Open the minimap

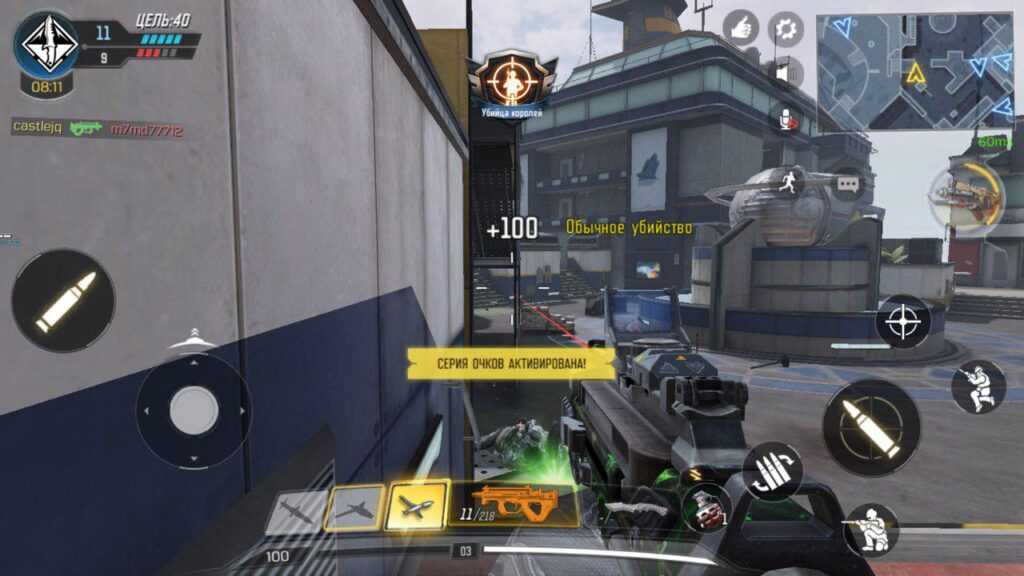point(914,71)
